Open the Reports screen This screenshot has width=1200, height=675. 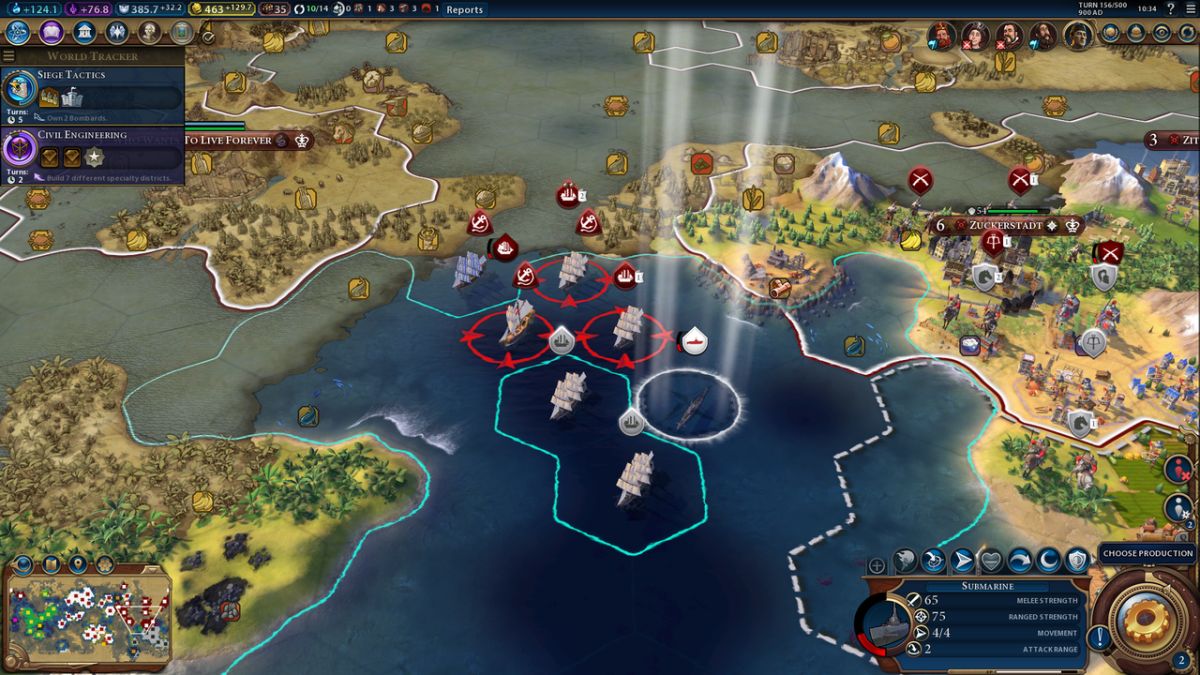[464, 10]
